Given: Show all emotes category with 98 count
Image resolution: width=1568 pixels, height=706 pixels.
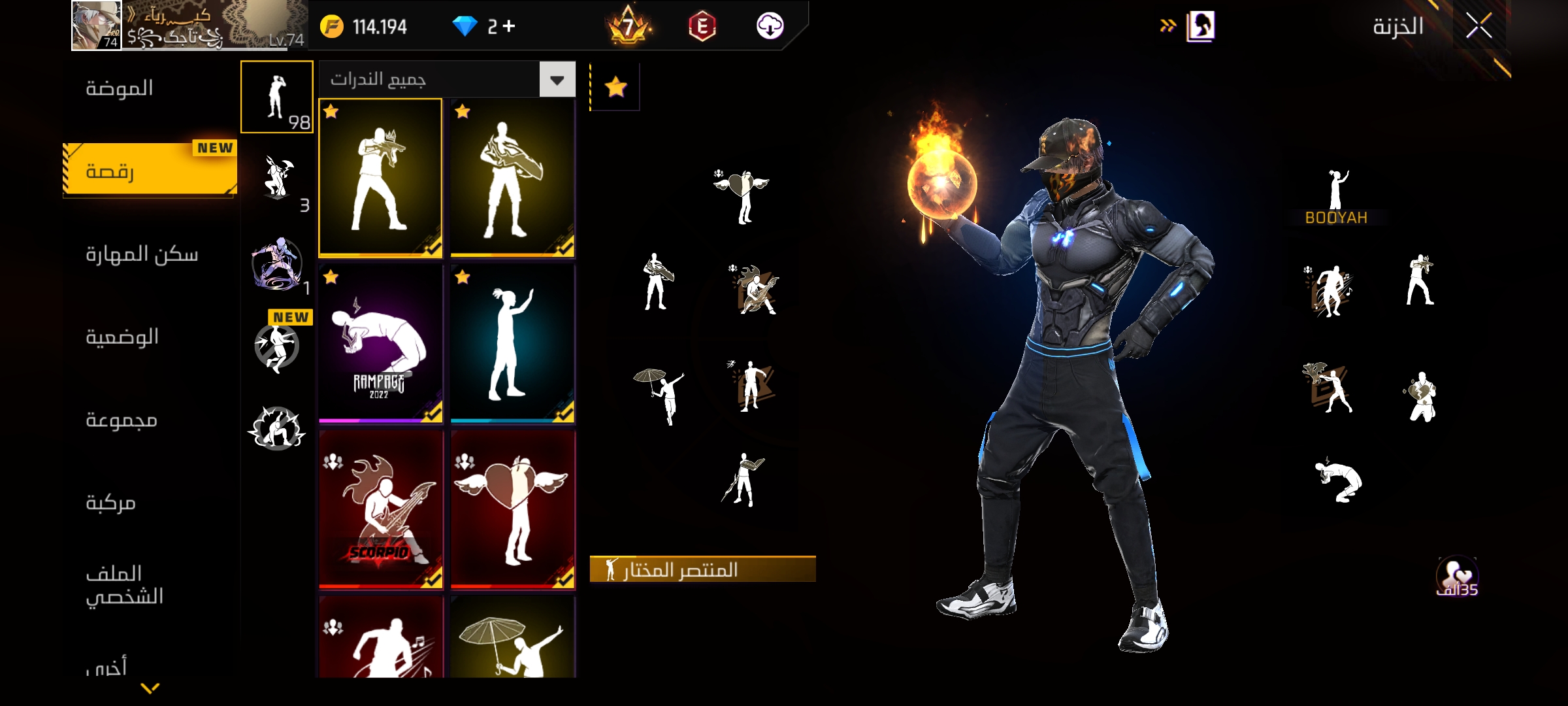Looking at the screenshot, I should 277,97.
